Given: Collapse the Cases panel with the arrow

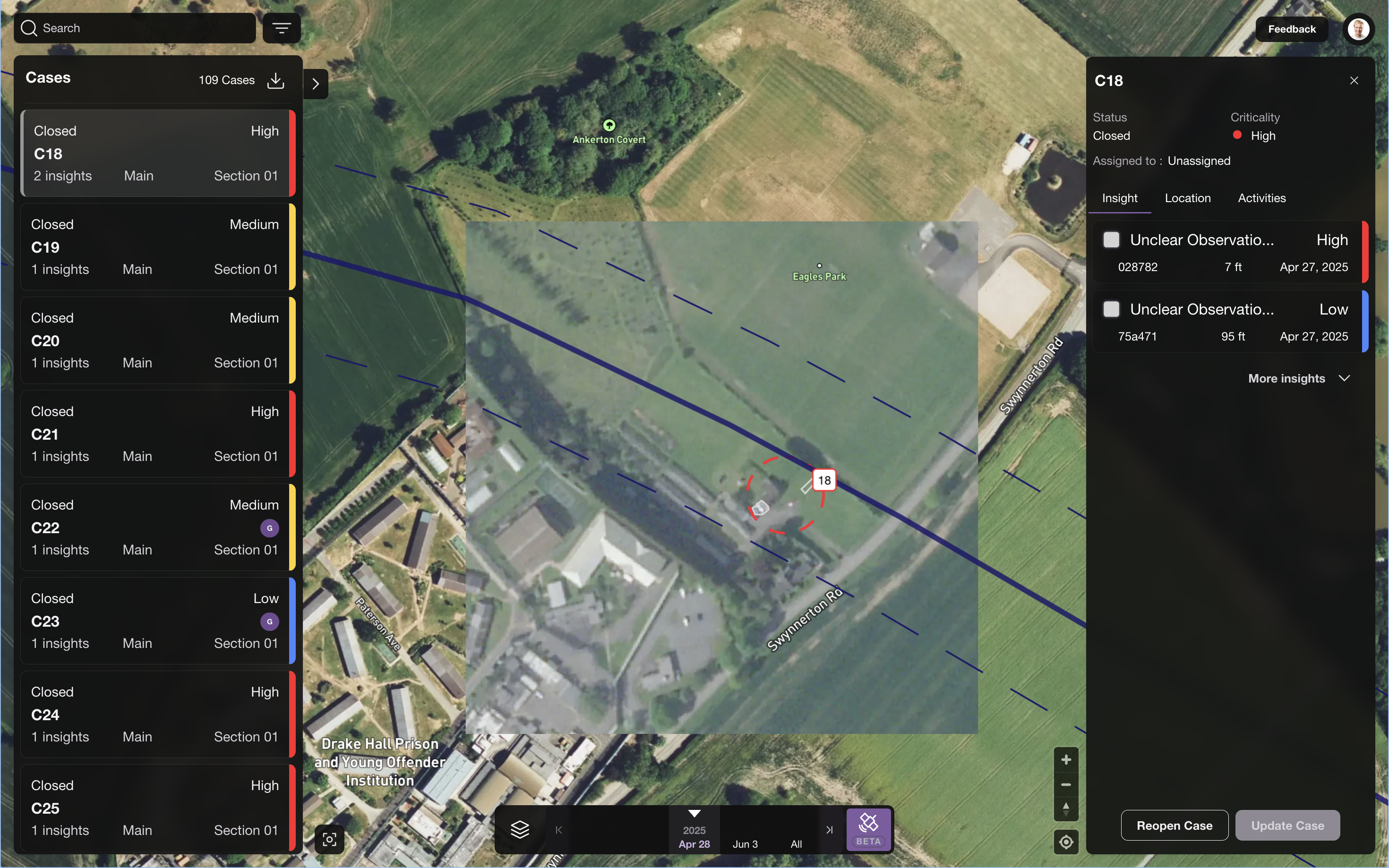Looking at the screenshot, I should [x=315, y=84].
